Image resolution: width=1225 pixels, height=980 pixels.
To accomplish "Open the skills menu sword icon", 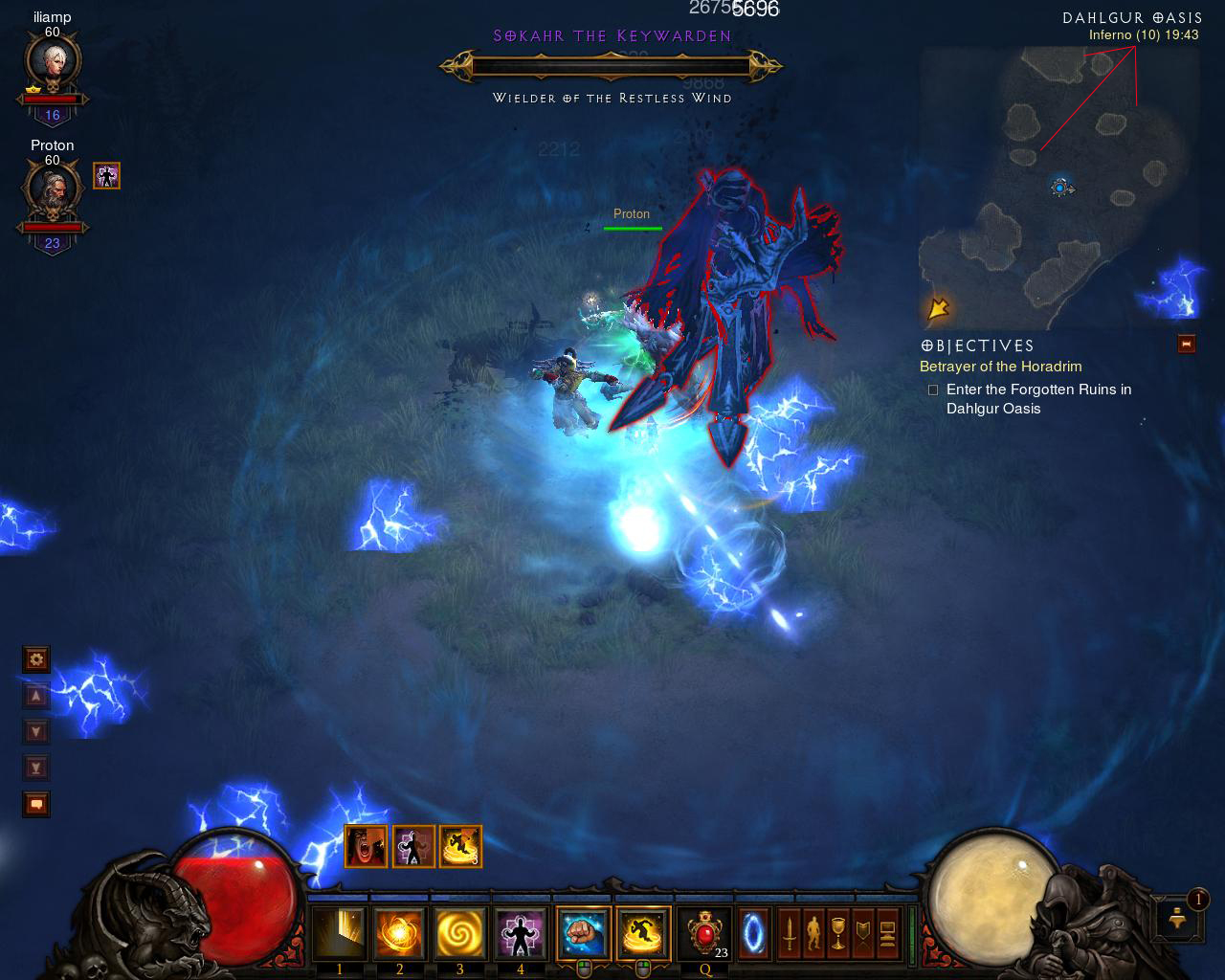I will click(x=790, y=933).
